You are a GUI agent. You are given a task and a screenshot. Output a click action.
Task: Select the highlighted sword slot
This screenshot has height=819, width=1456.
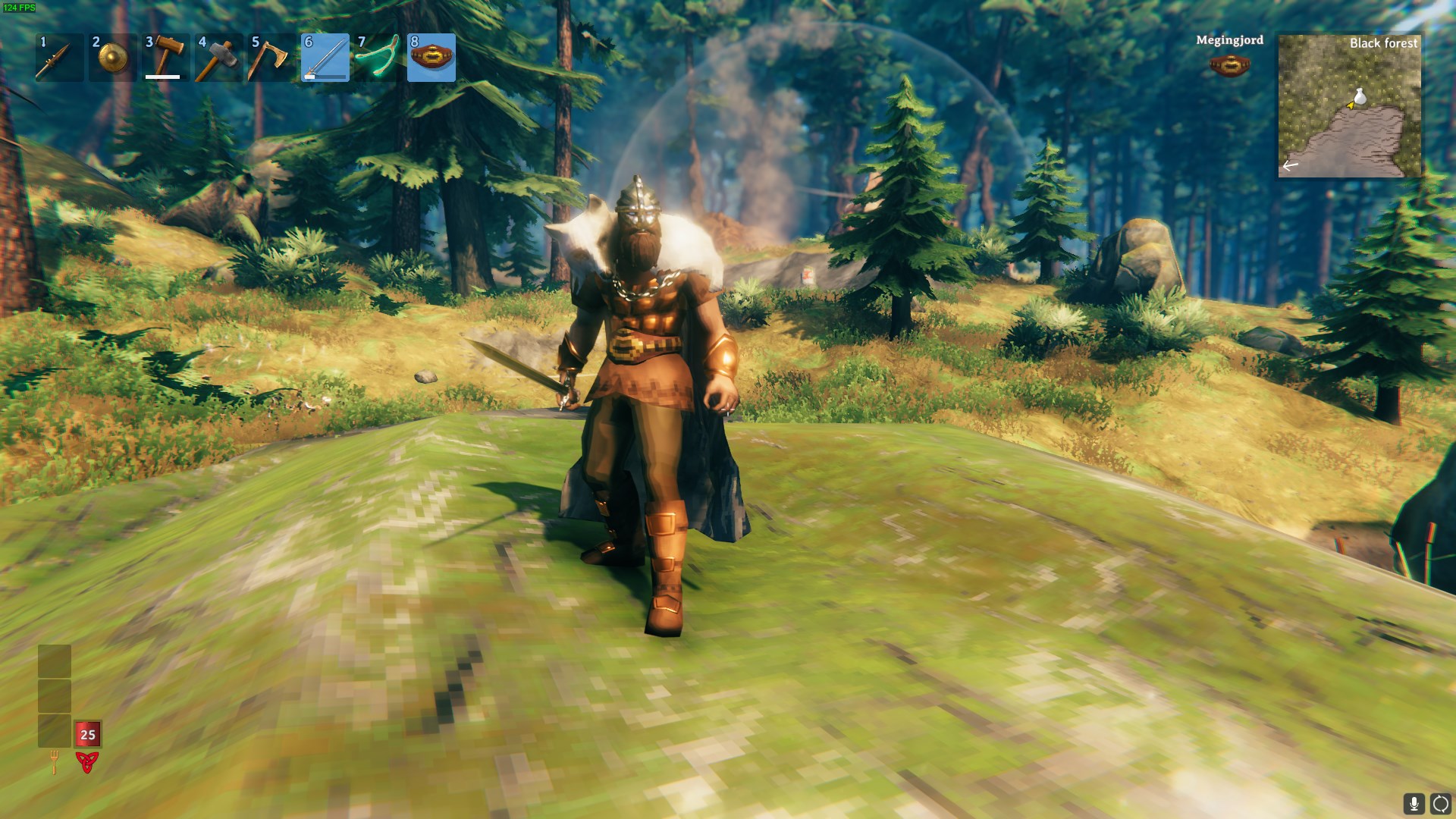(x=325, y=58)
